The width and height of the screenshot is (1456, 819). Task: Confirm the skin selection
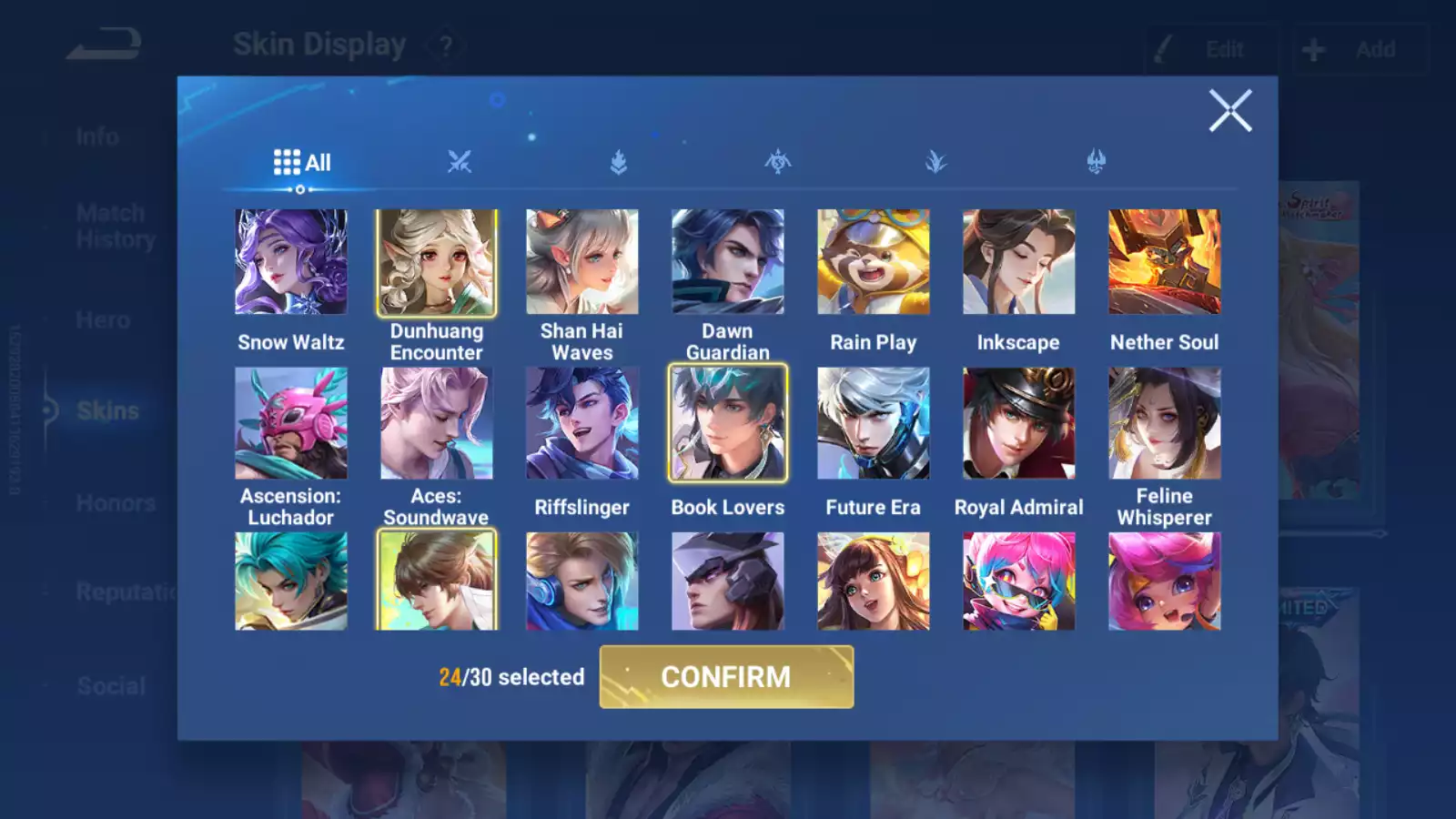tap(726, 677)
